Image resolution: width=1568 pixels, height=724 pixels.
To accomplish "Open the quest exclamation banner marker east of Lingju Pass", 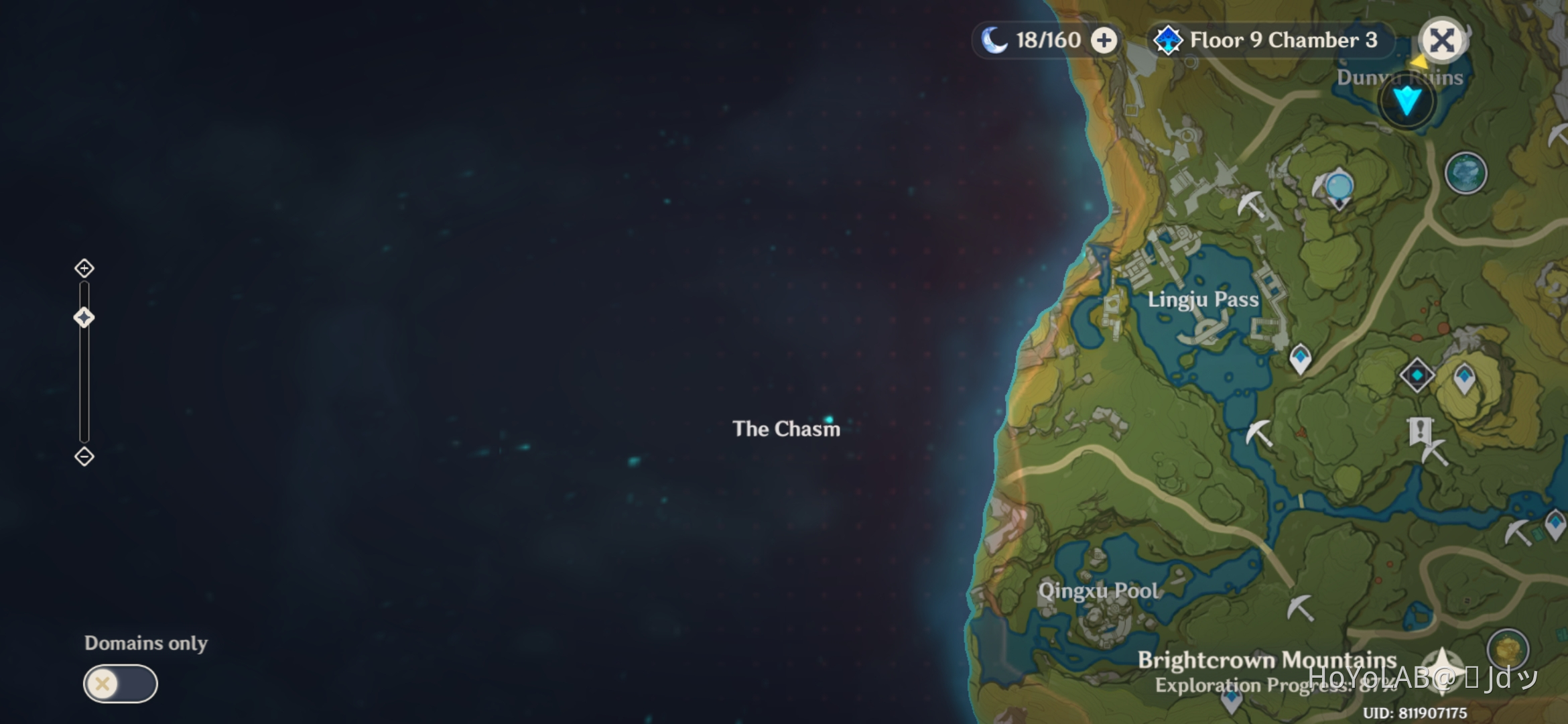I will (1421, 429).
